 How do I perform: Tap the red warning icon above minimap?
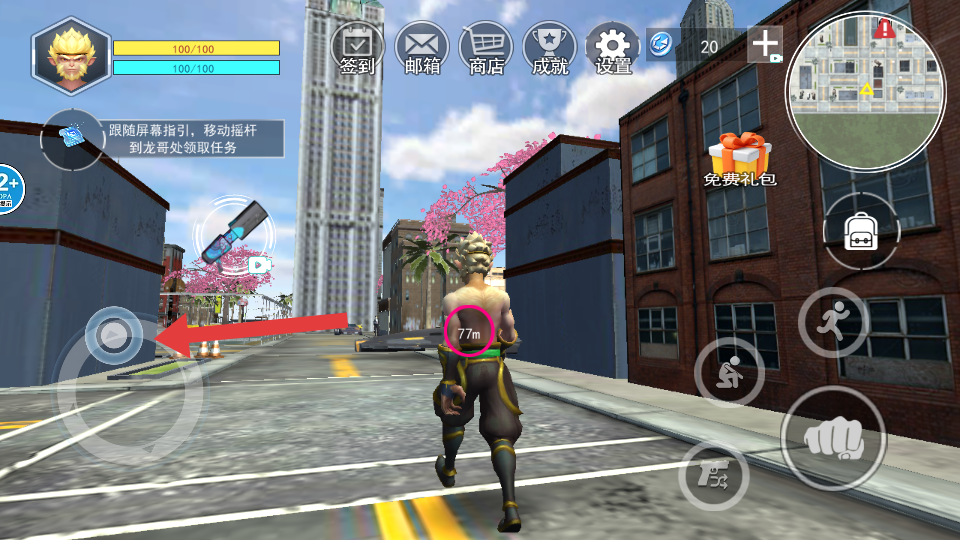tap(884, 28)
